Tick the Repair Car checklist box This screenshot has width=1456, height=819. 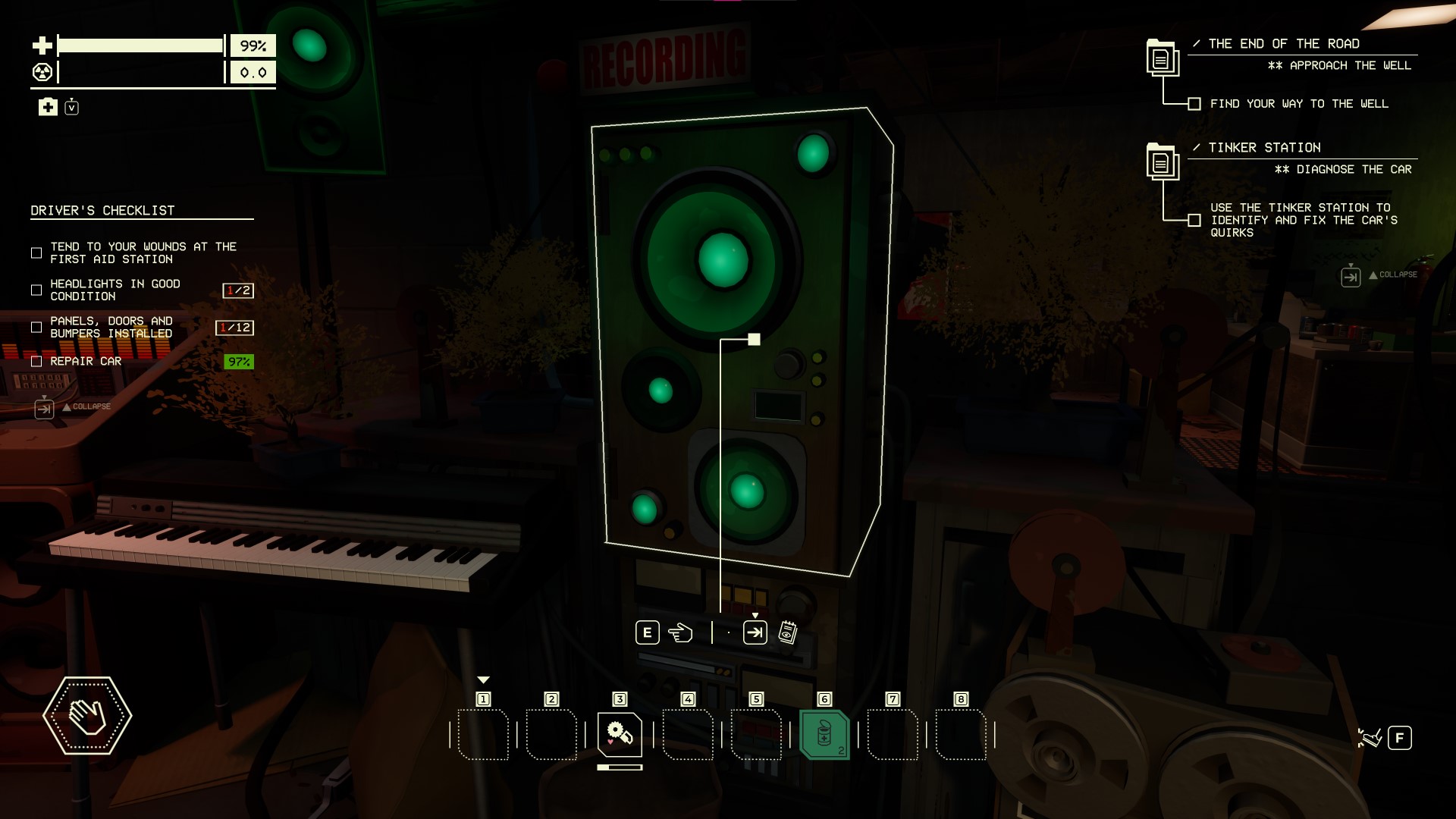pos(36,362)
